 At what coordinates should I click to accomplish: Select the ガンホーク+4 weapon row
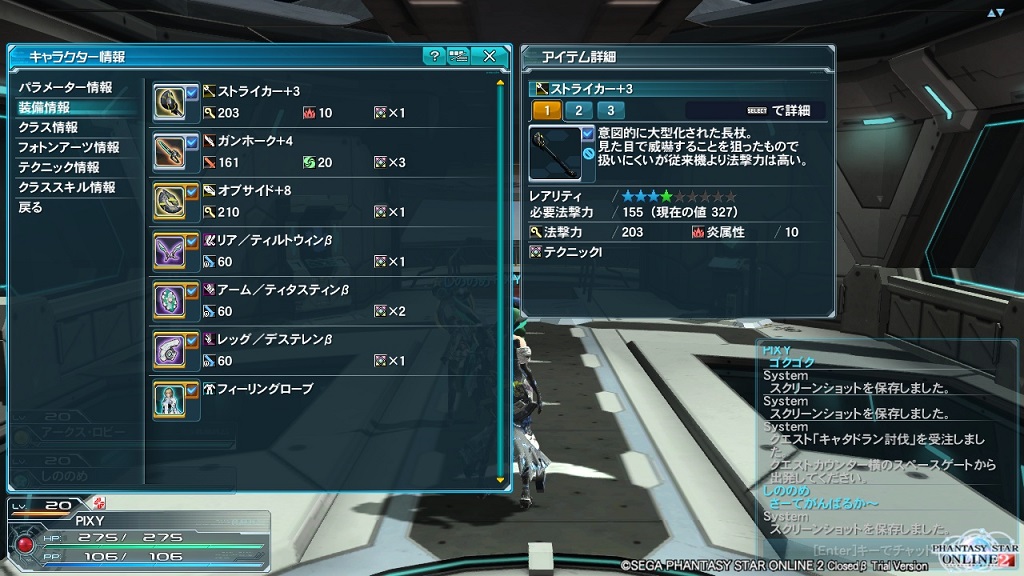point(320,152)
